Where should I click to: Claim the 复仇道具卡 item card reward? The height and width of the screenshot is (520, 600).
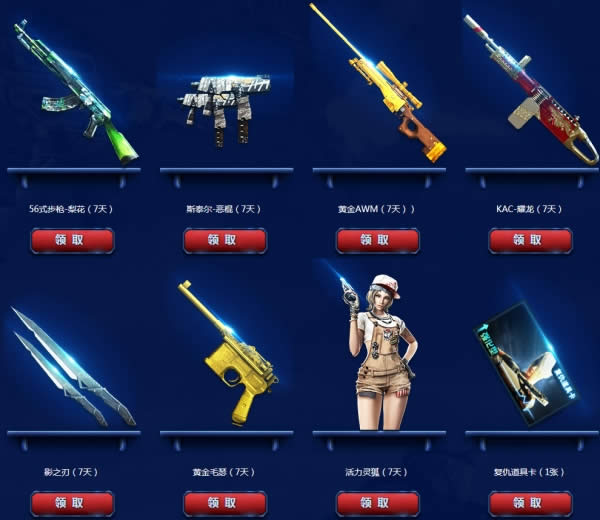pyautogui.click(x=530, y=503)
